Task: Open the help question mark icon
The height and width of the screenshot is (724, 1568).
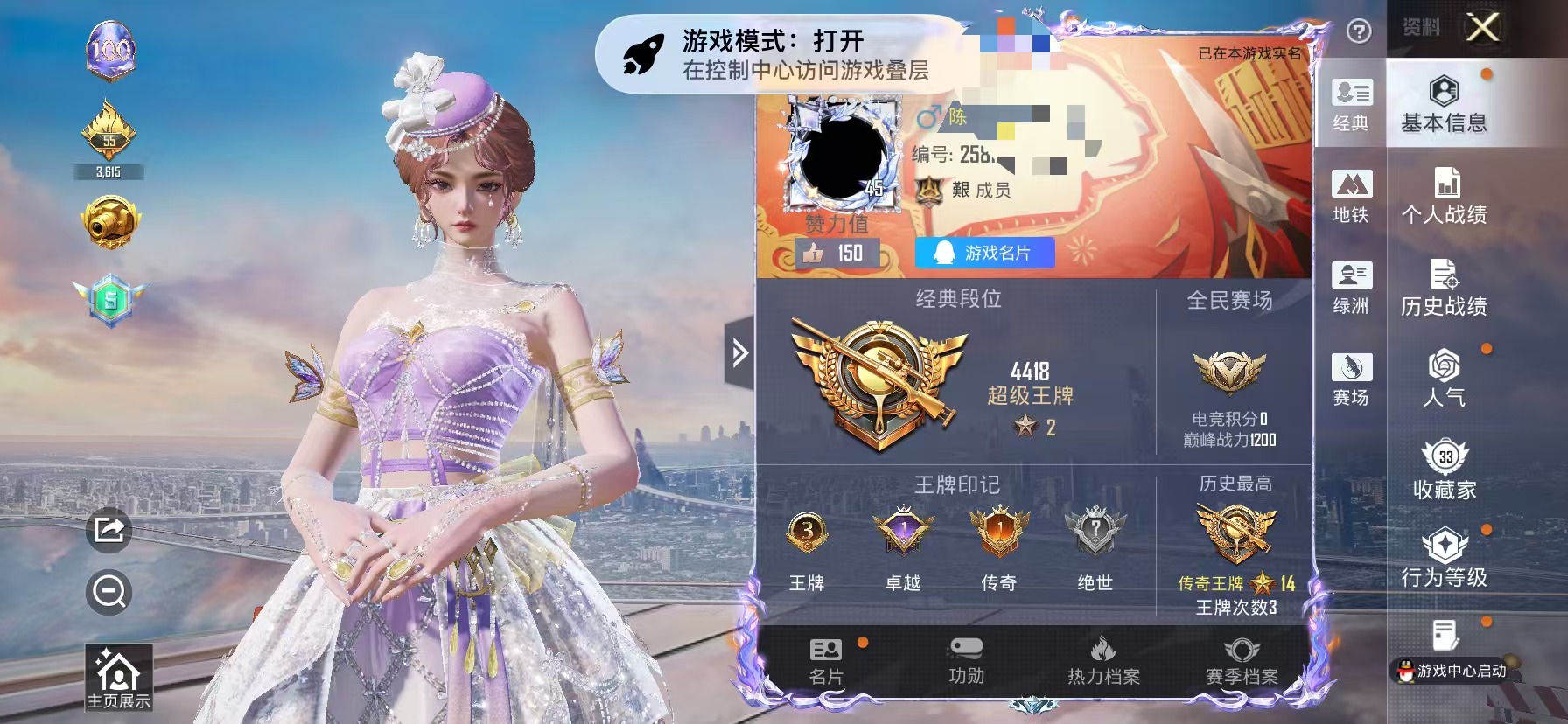Action: (x=1357, y=31)
